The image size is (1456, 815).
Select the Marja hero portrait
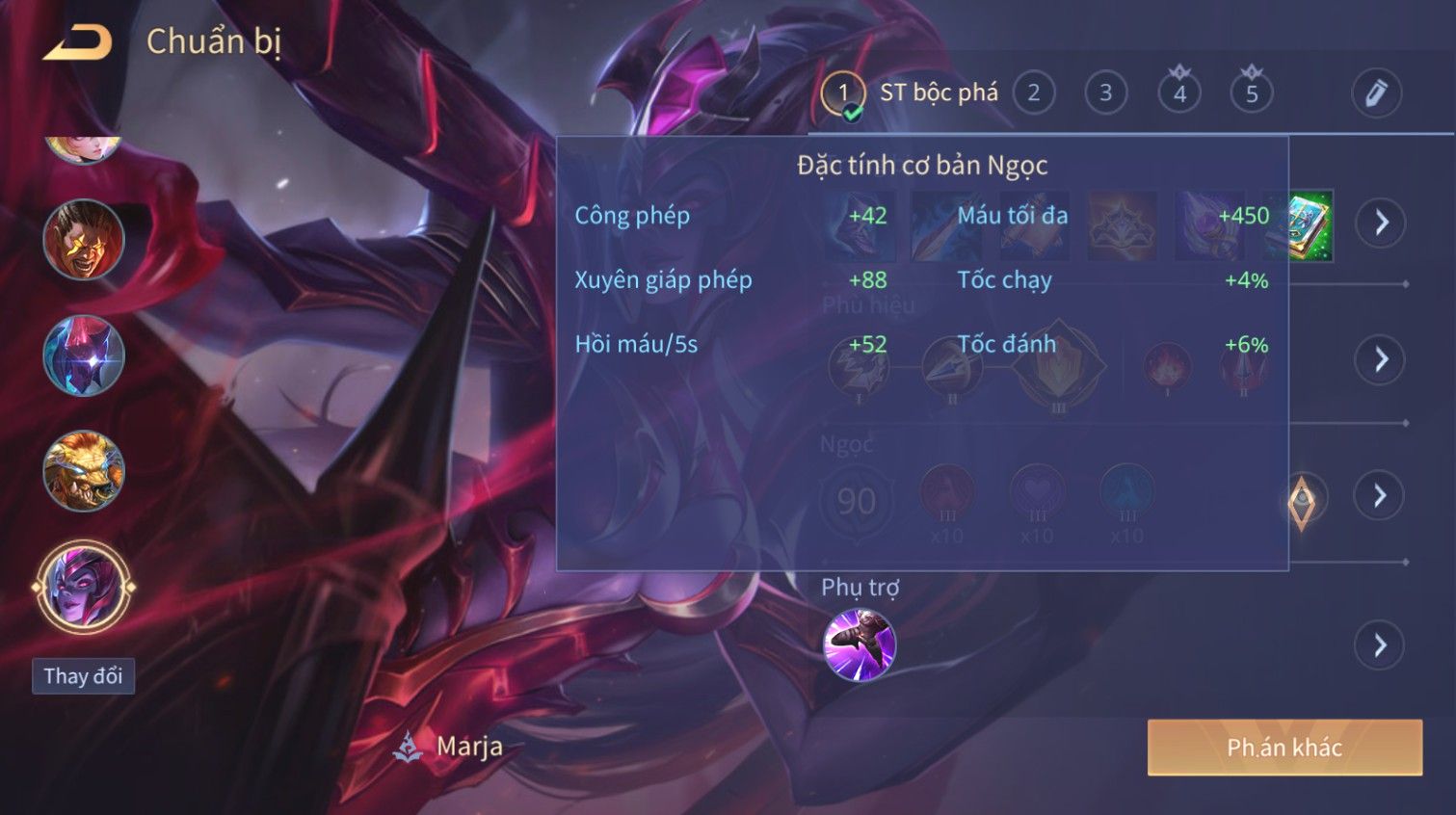84,586
